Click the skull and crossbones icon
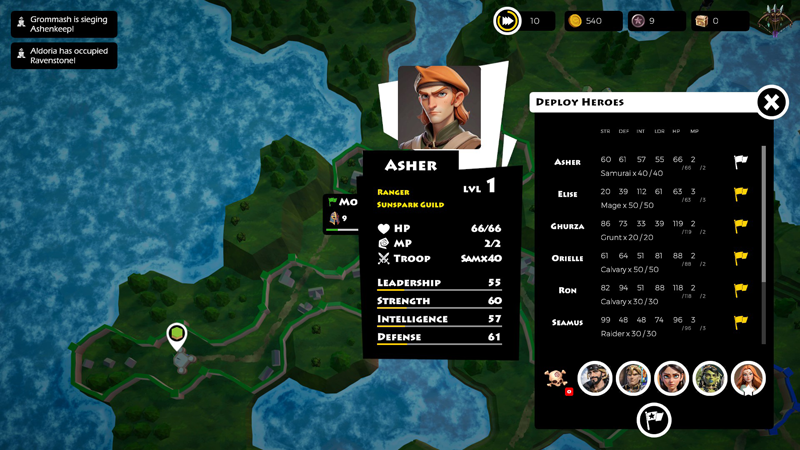 tap(556, 378)
